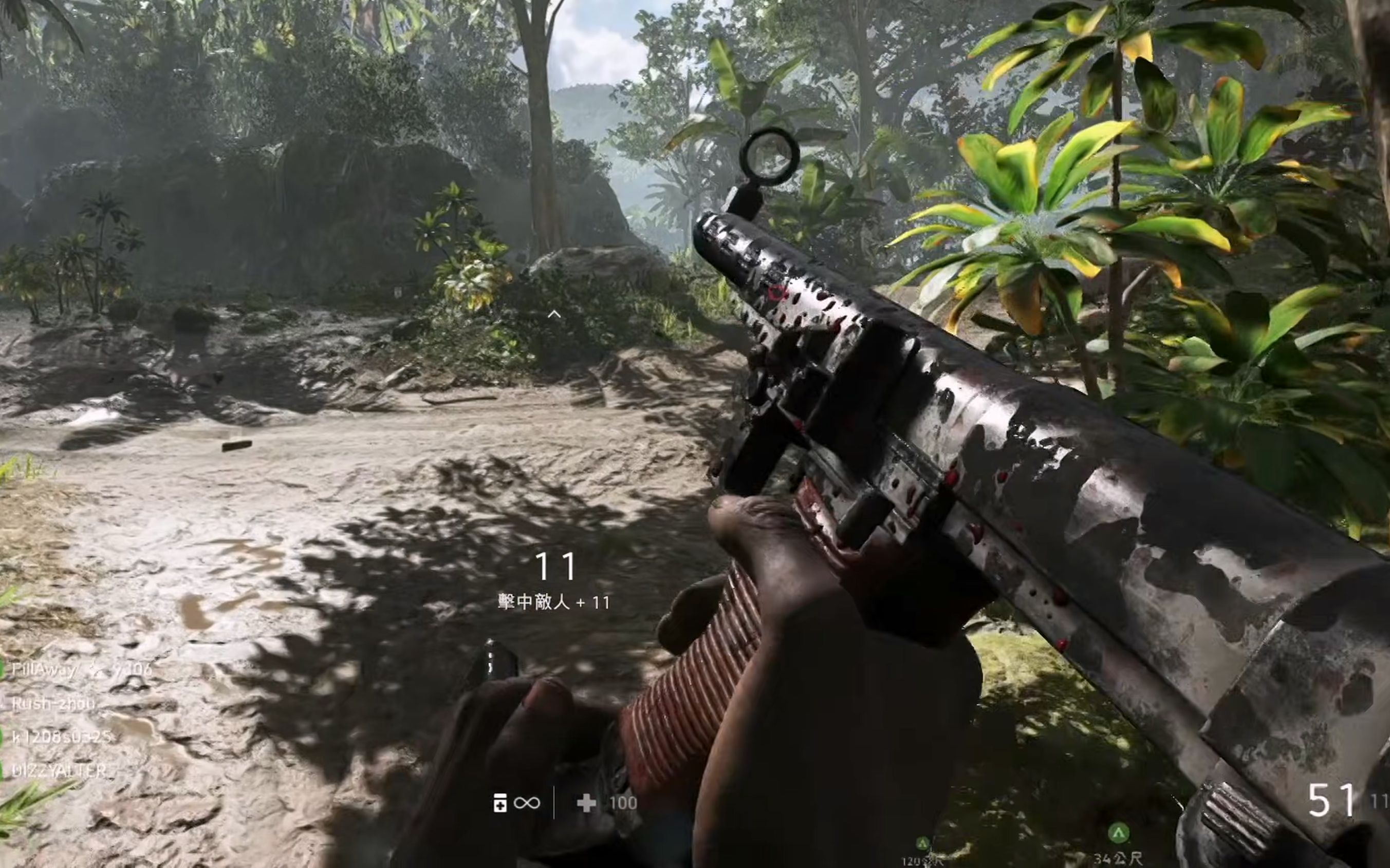Image resolution: width=1390 pixels, height=868 pixels.
Task: Click the white health cross icon
Action: point(586,803)
